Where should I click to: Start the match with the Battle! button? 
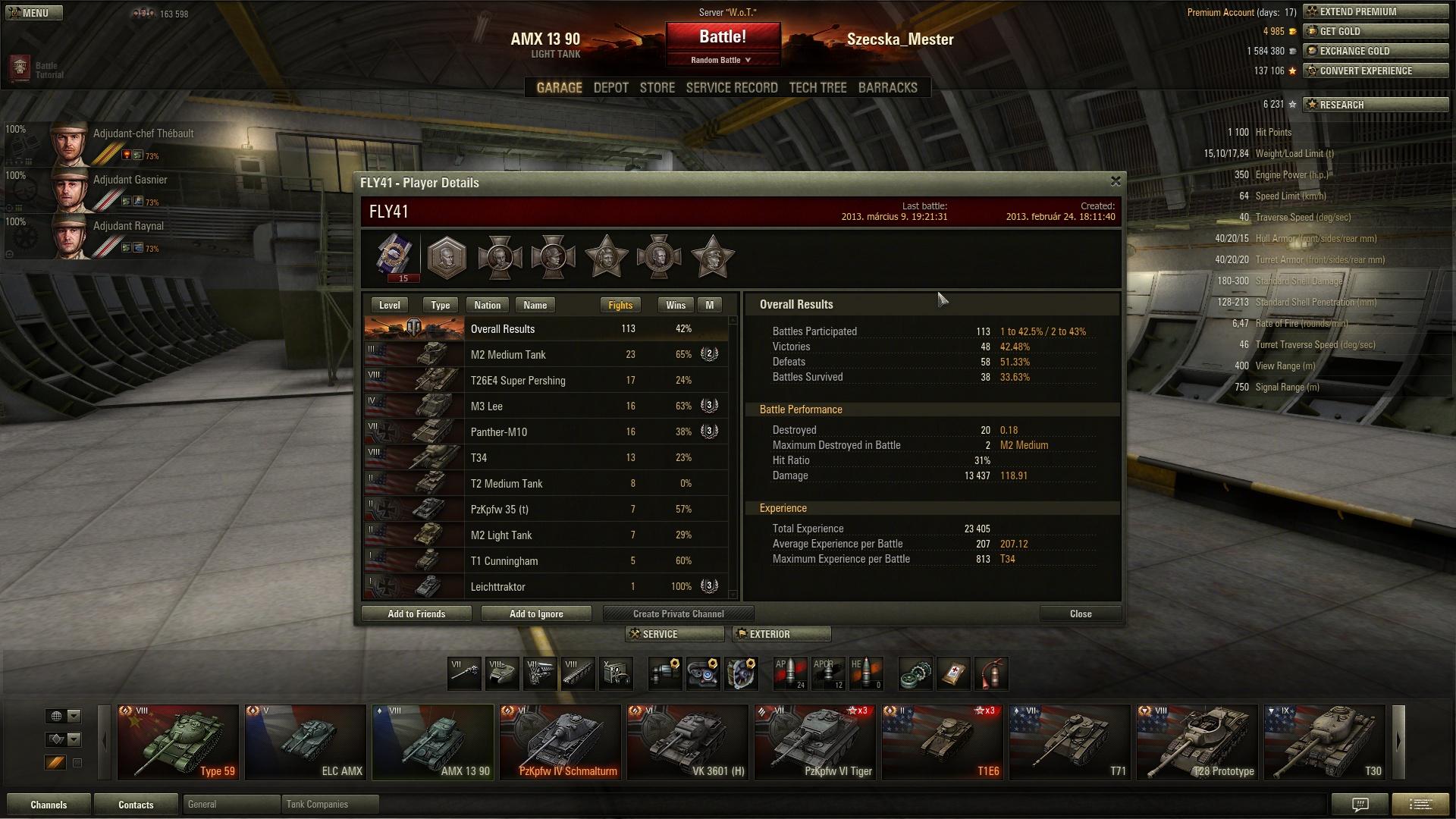(723, 37)
